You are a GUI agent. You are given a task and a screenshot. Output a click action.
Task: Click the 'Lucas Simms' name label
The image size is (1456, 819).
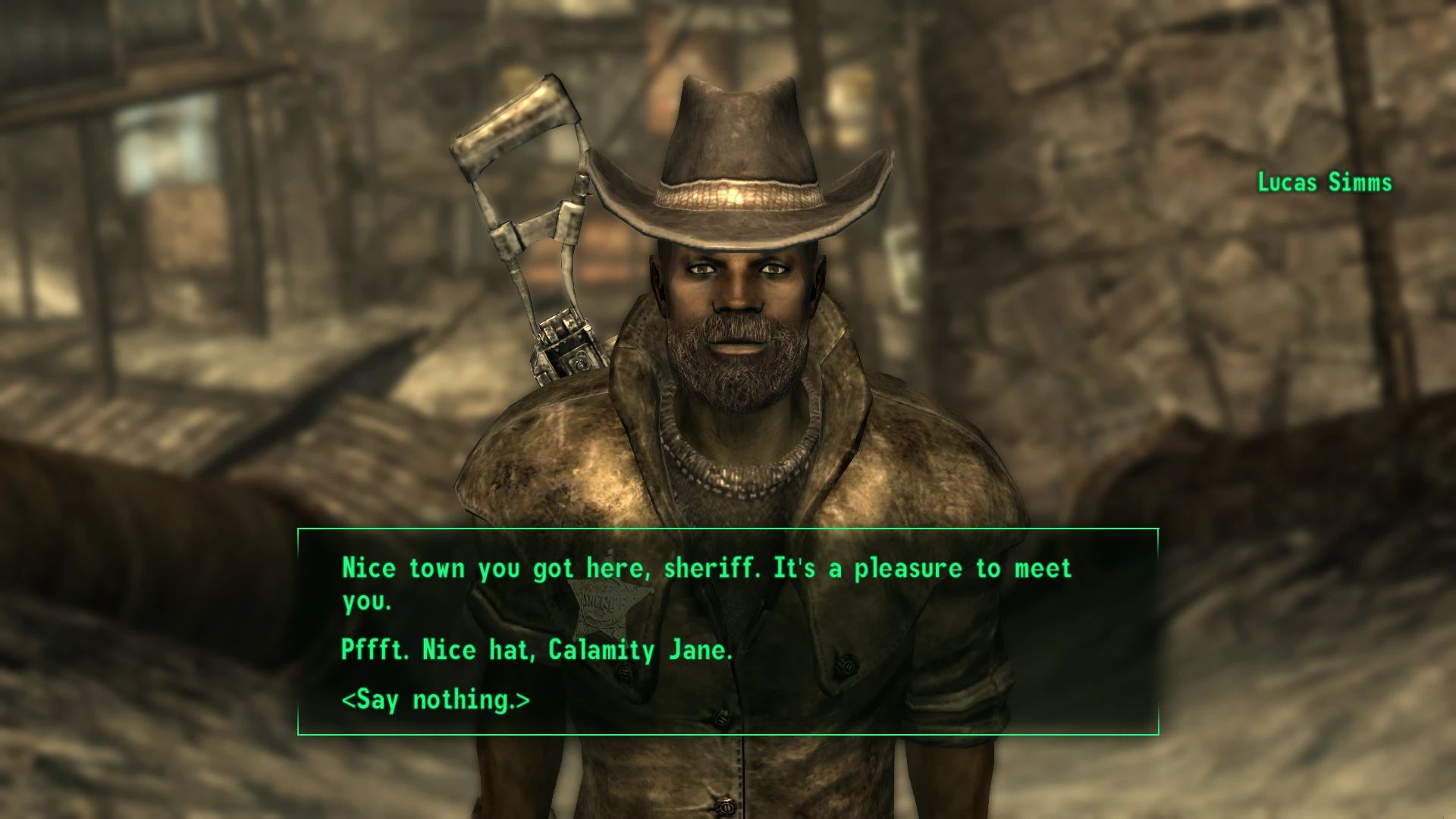coord(1323,182)
